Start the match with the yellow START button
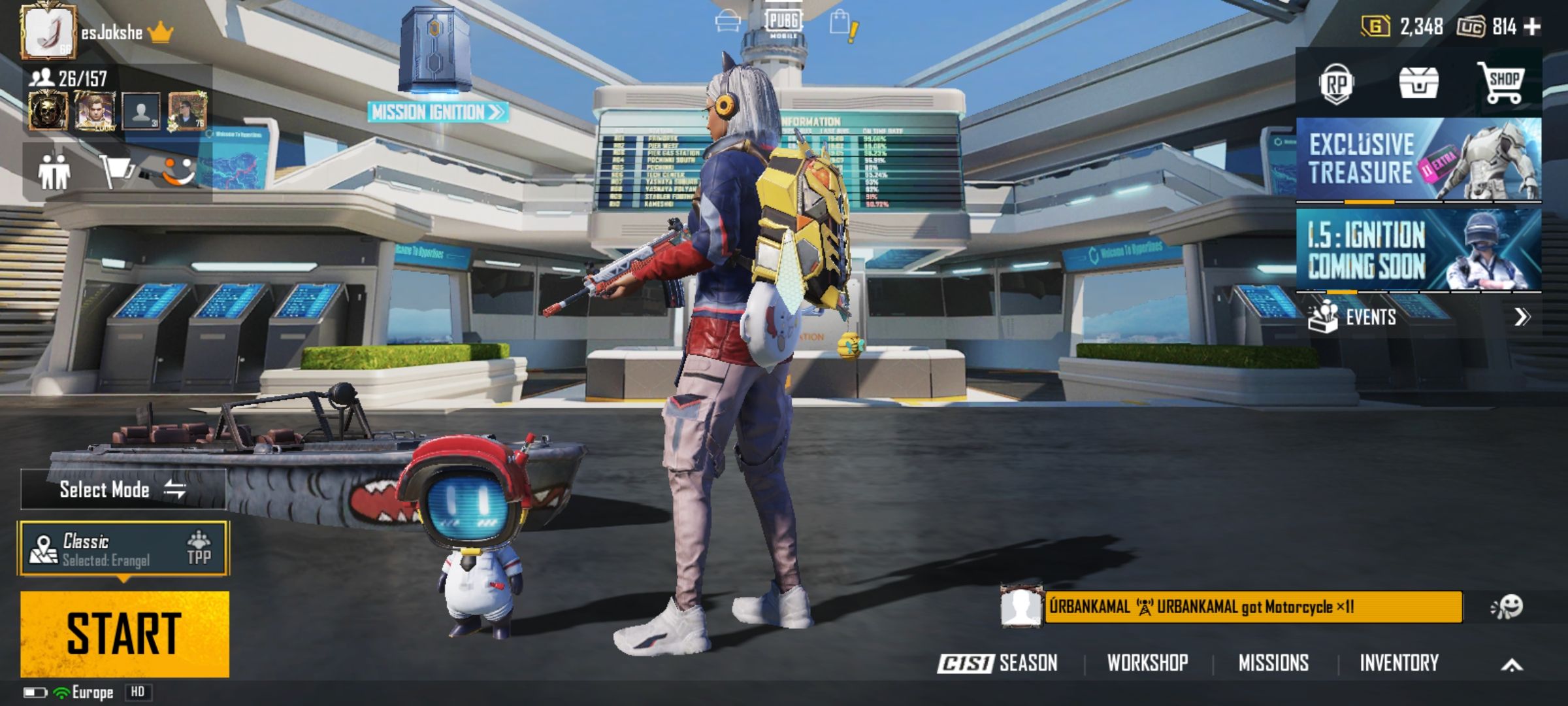This screenshot has height=706, width=1568. 124,633
